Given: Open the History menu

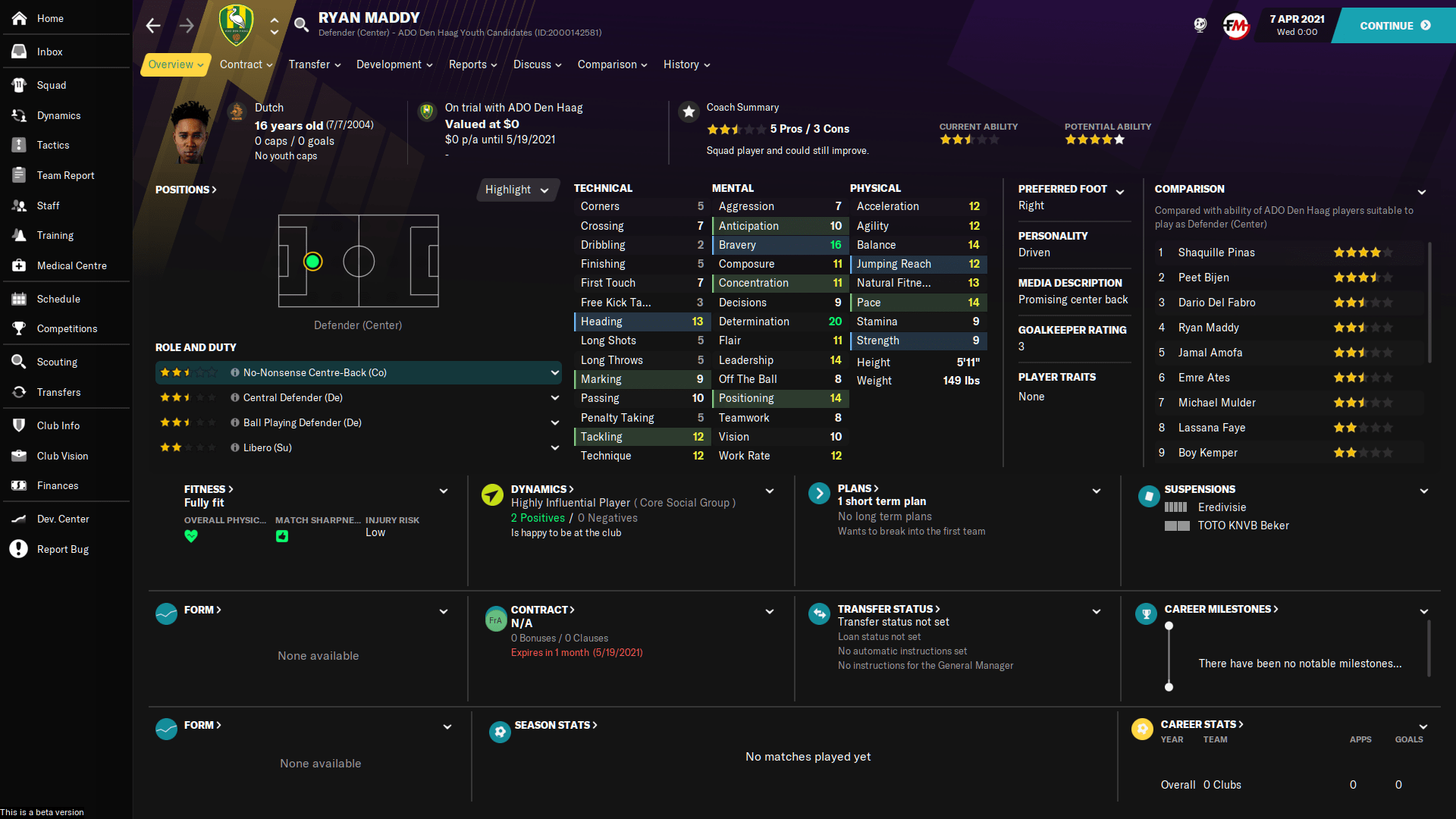Looking at the screenshot, I should pyautogui.click(x=682, y=64).
